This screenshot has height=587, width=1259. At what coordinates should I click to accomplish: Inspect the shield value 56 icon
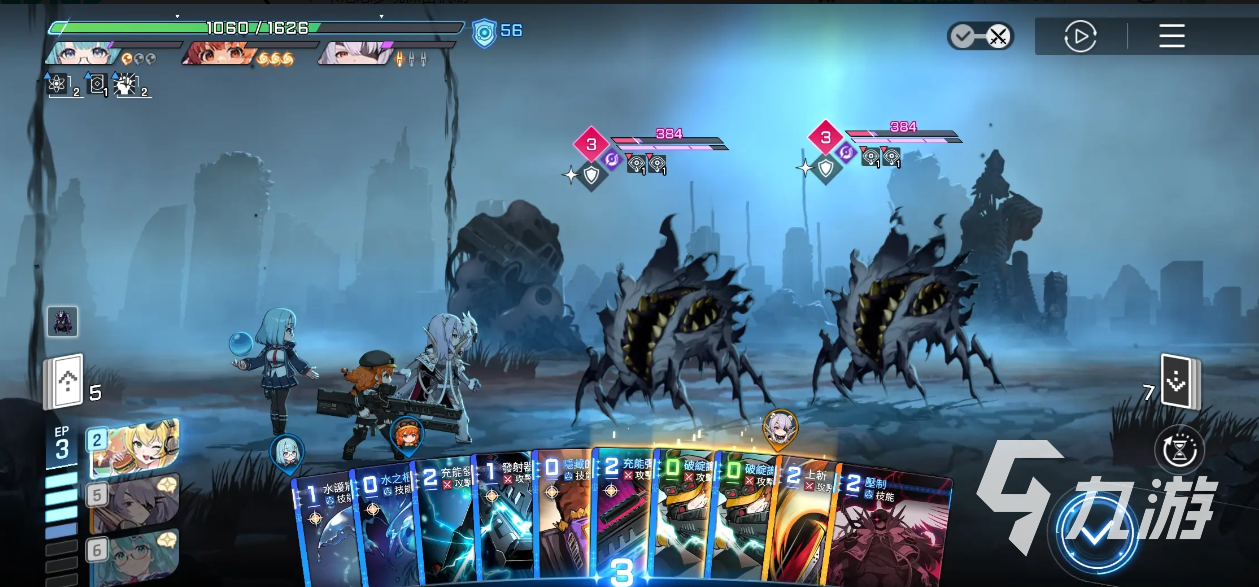[485, 32]
